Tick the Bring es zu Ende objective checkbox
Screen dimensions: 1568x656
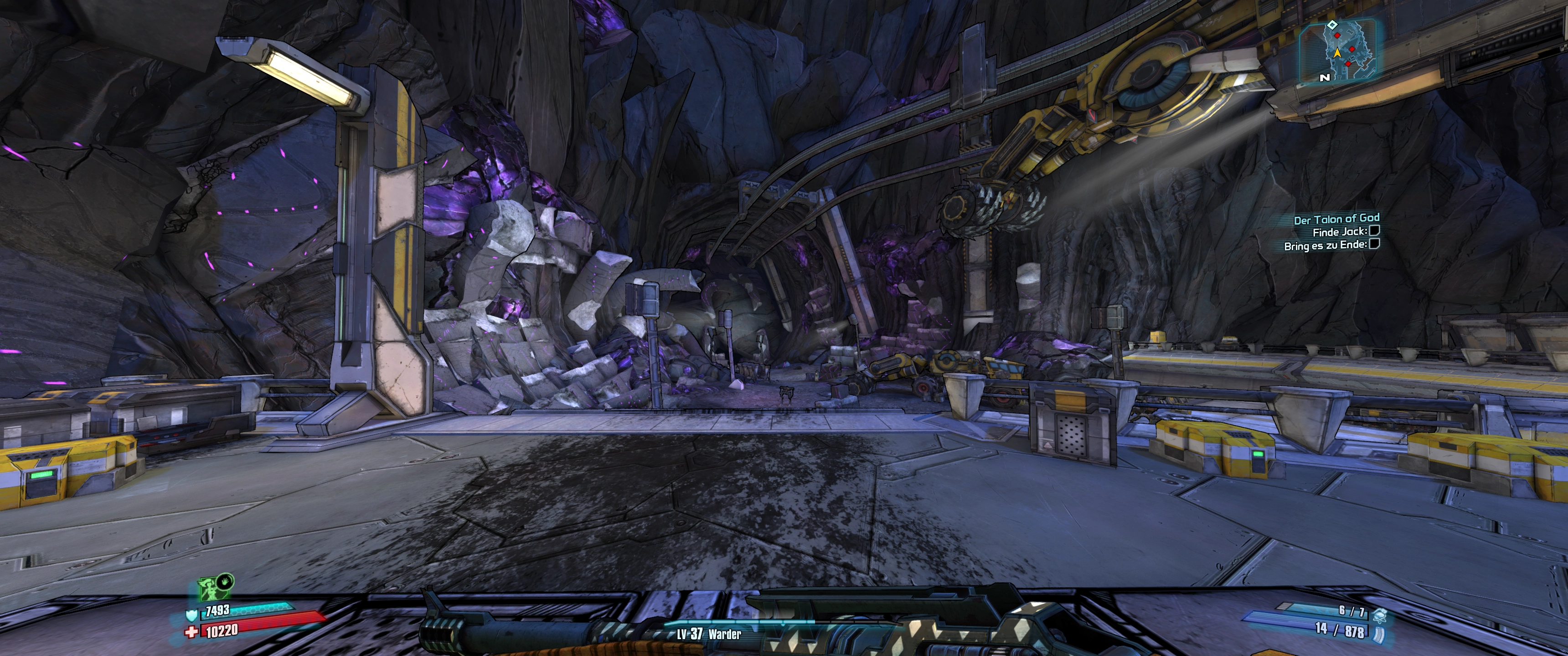click(1374, 245)
